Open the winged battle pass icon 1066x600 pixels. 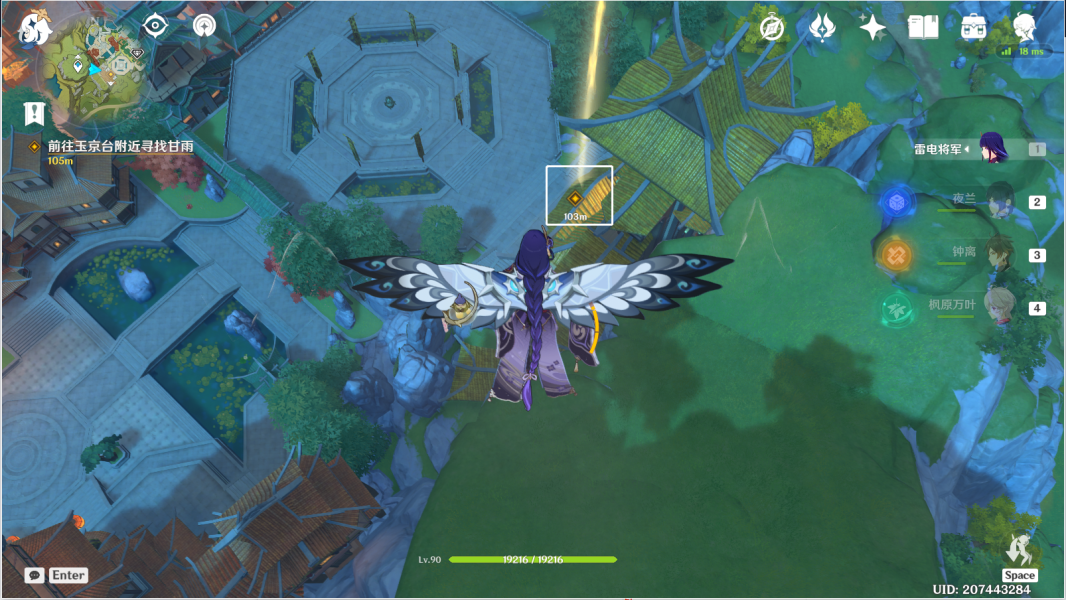pyautogui.click(x=822, y=27)
